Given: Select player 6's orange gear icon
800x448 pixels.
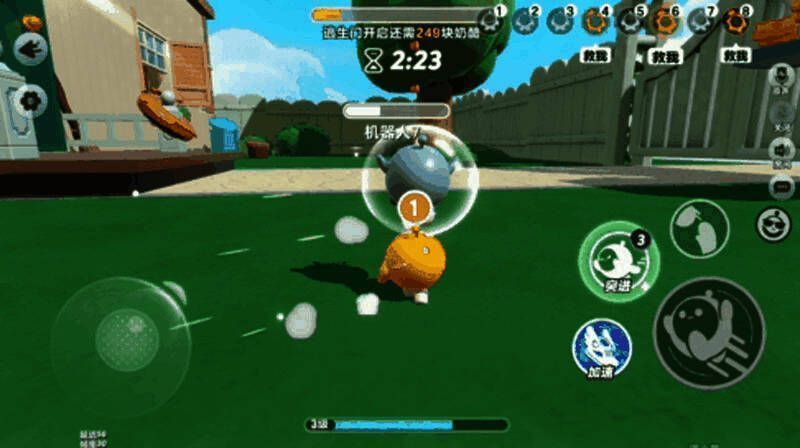Looking at the screenshot, I should pyautogui.click(x=665, y=21).
